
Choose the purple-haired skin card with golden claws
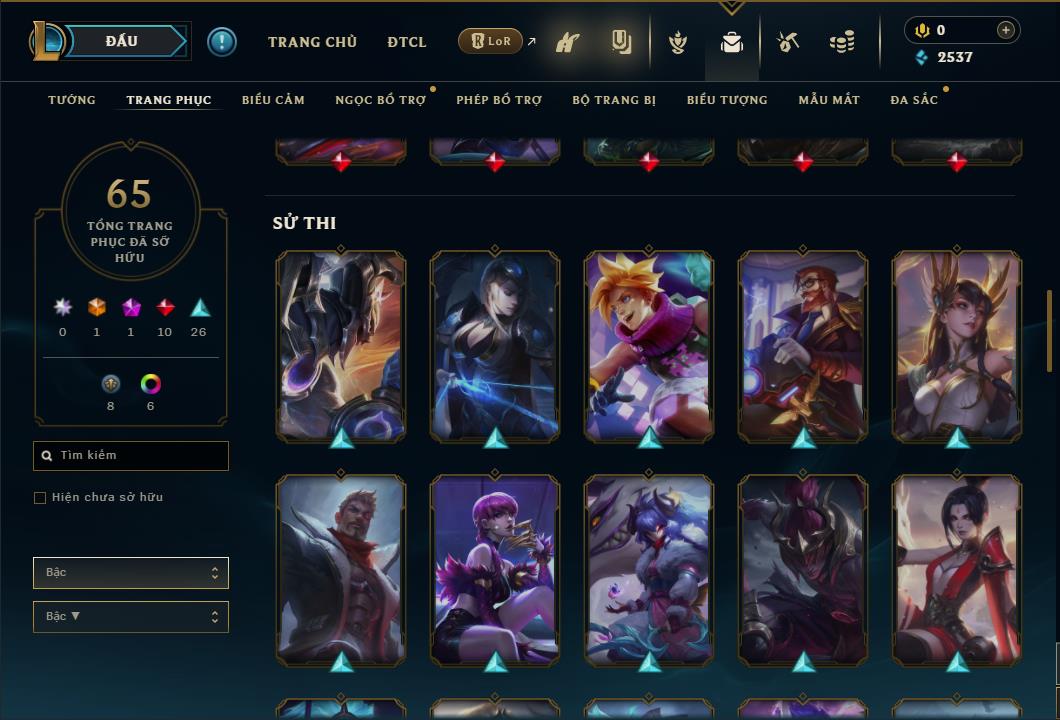pyautogui.click(x=495, y=570)
